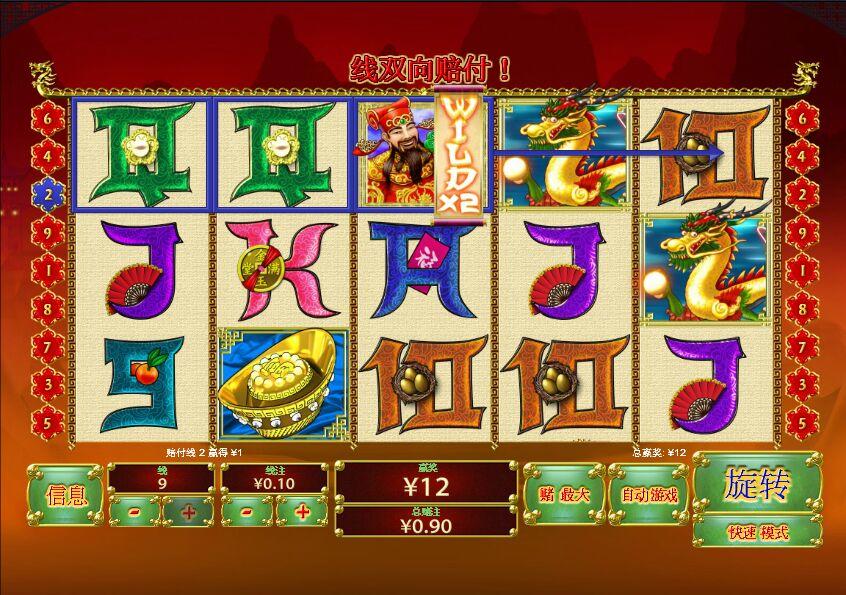The height and width of the screenshot is (595, 846).
Task: Increase the number of lines (线)
Action: [x=188, y=512]
